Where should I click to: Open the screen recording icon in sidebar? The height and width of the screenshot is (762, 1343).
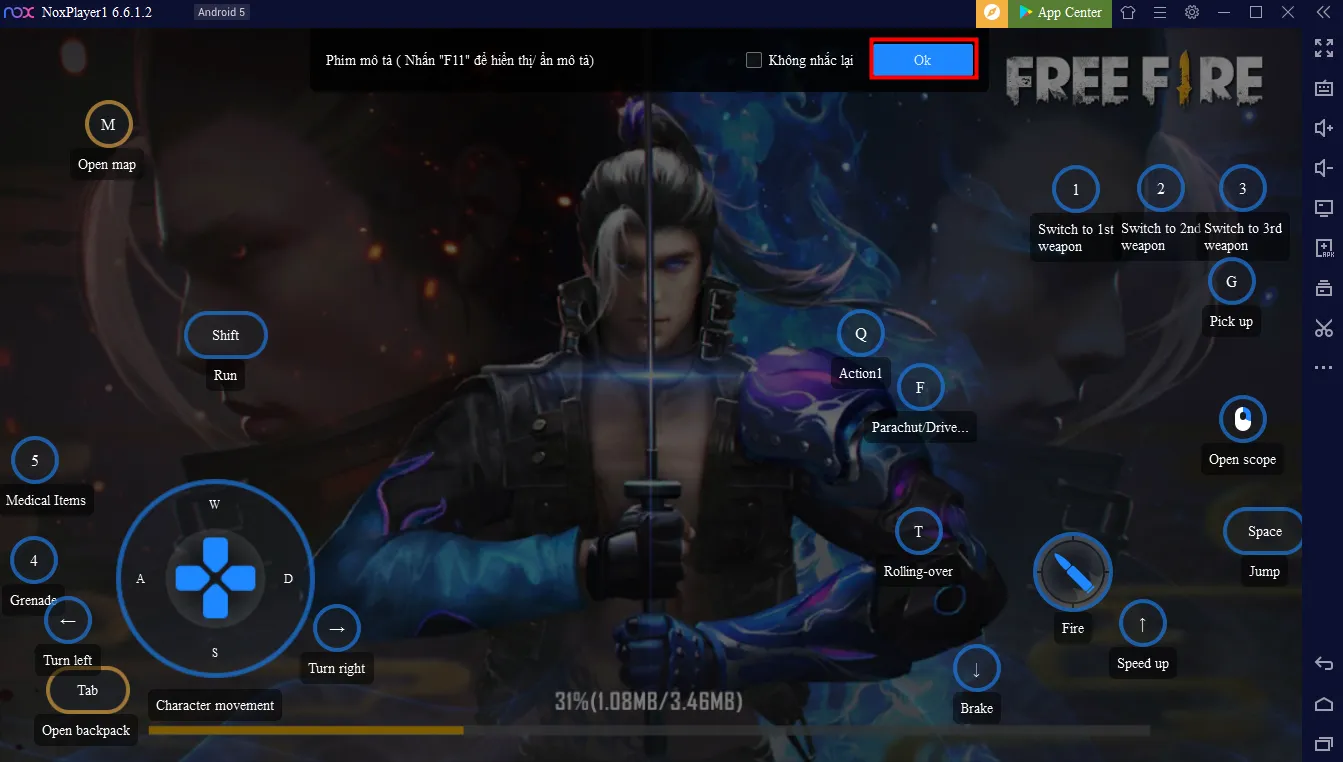coord(1323,207)
